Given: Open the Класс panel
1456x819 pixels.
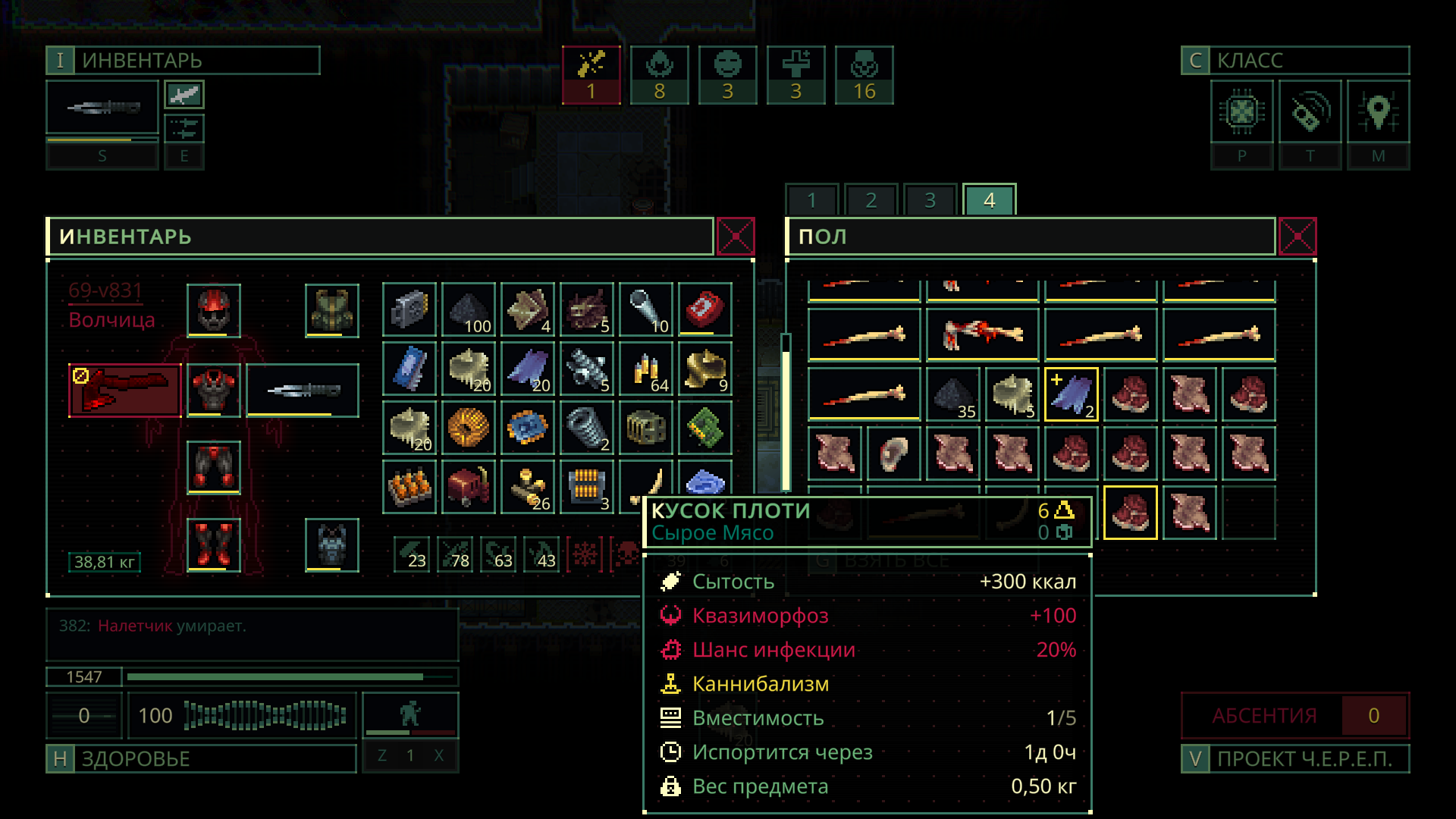Looking at the screenshot, I should [1295, 61].
